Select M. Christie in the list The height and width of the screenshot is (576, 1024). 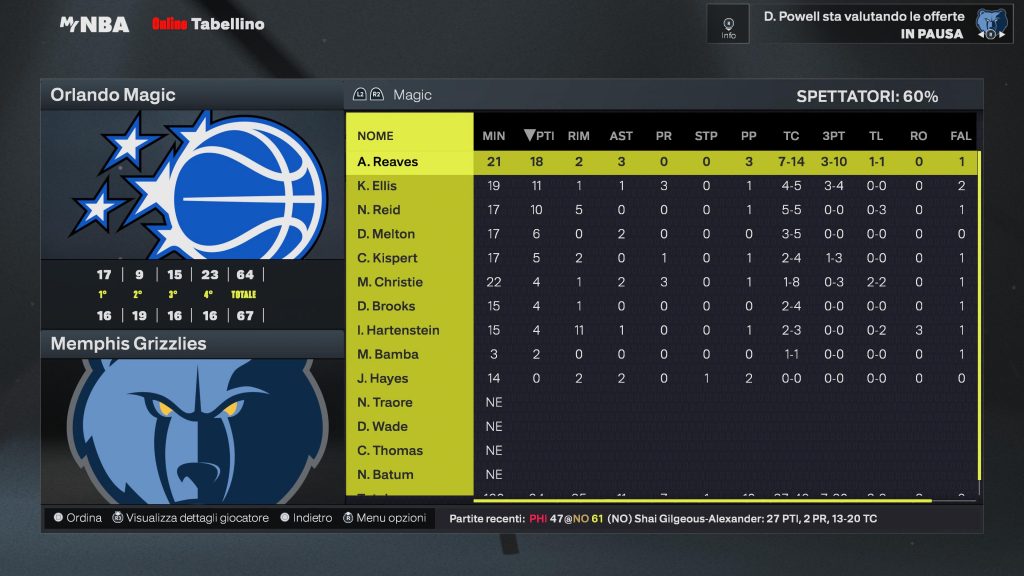tap(390, 282)
